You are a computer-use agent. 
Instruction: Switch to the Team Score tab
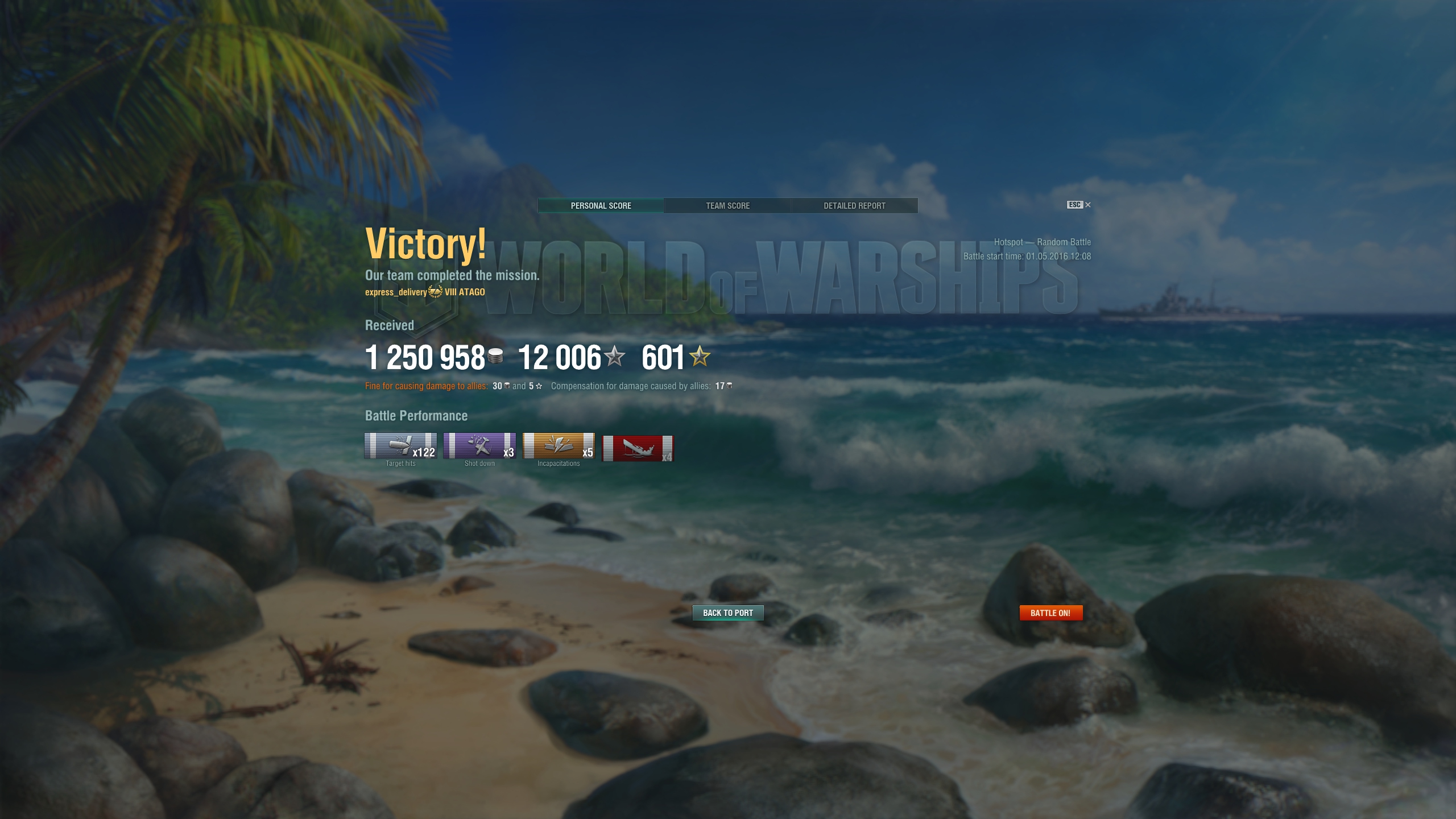tap(727, 205)
